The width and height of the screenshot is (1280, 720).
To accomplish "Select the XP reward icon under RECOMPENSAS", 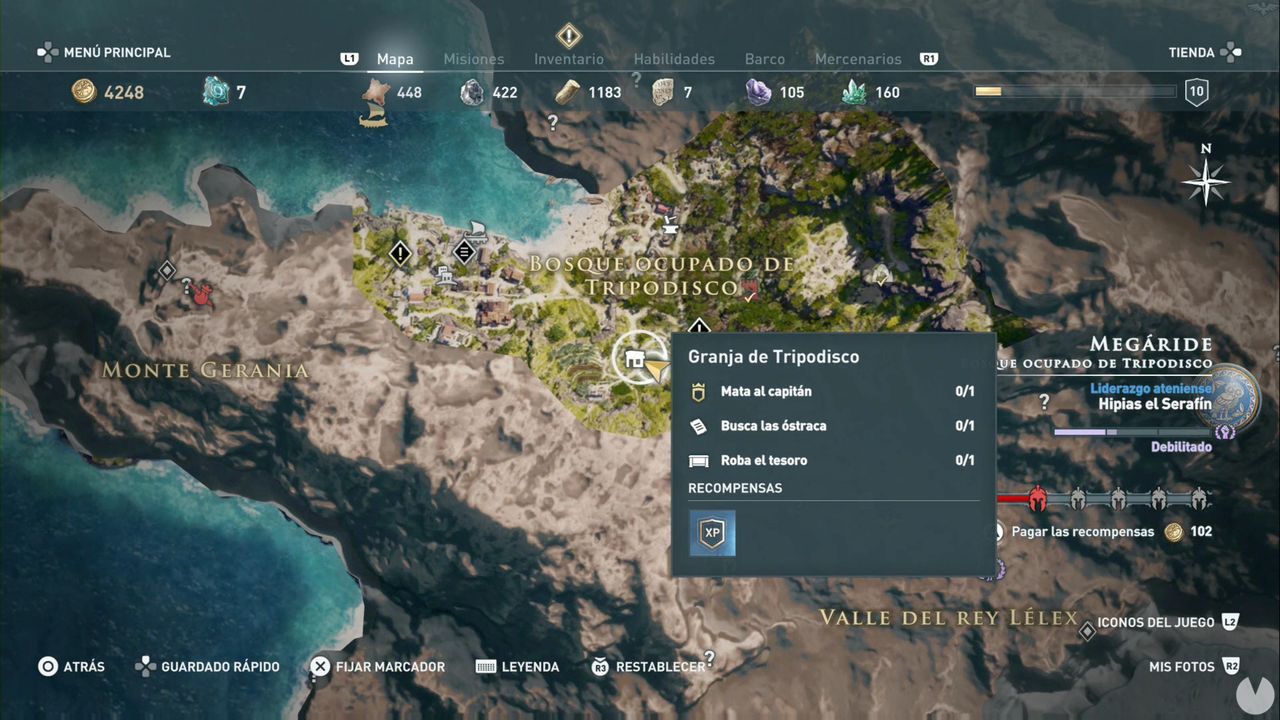I will pos(712,533).
